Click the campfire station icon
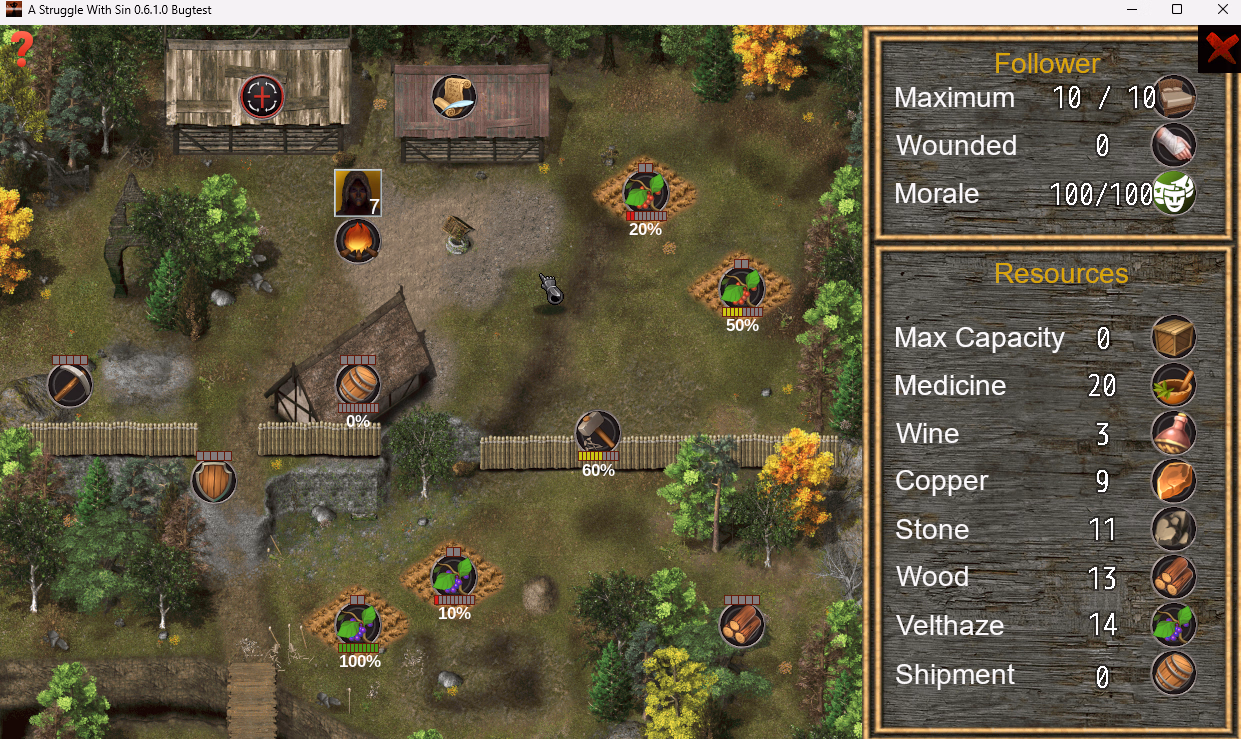This screenshot has height=739, width=1241. pyautogui.click(x=357, y=241)
